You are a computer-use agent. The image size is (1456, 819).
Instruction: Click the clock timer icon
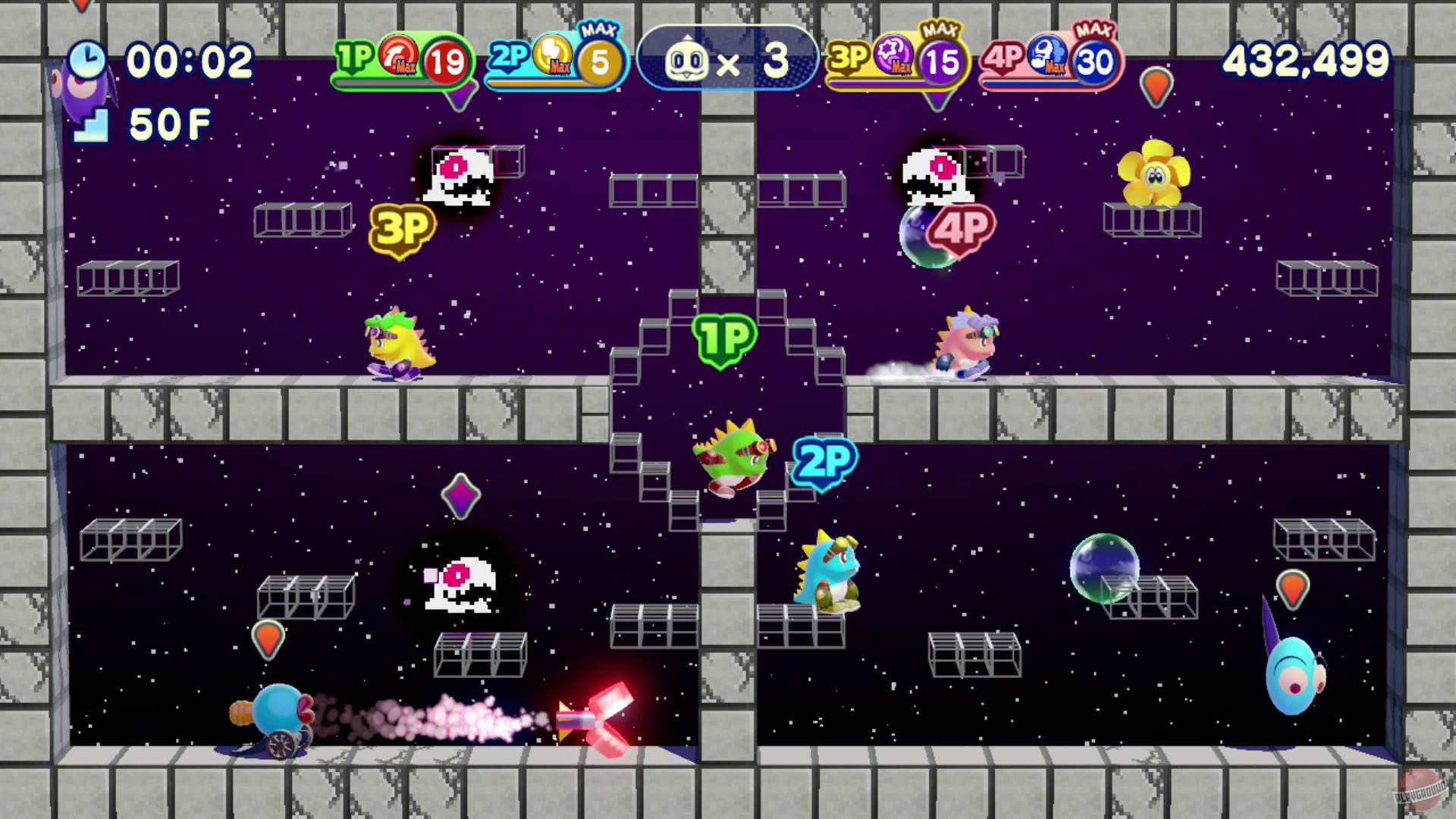[x=86, y=59]
